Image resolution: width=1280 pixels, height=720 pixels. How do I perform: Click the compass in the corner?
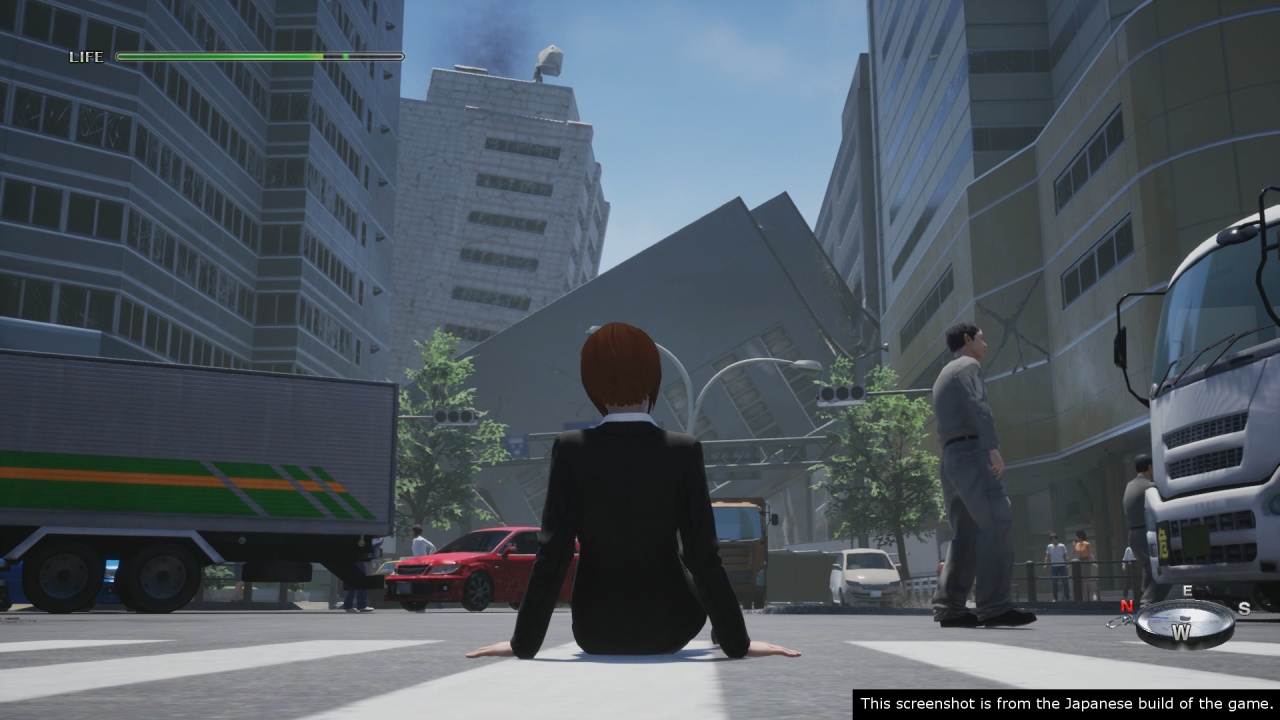coord(1184,625)
